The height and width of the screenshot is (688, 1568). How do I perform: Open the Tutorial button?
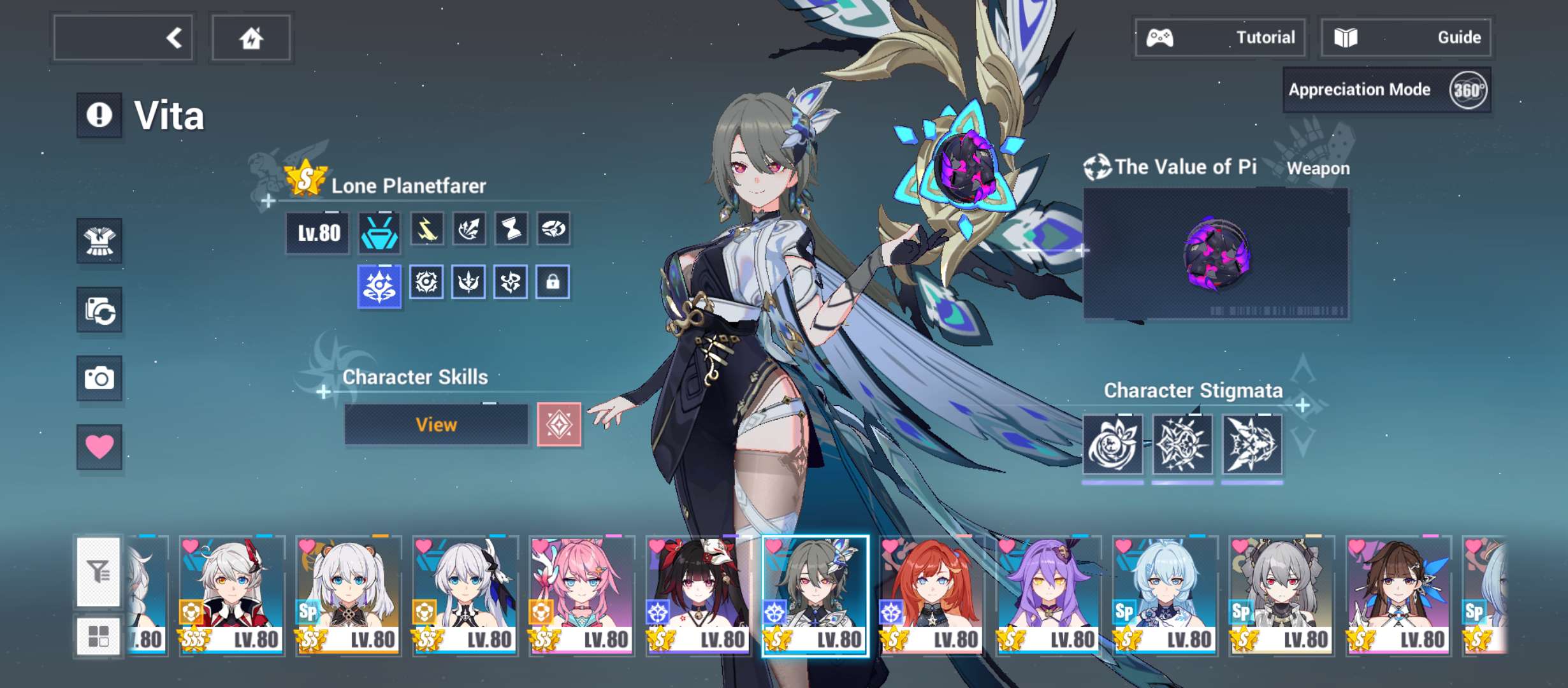click(x=1220, y=38)
